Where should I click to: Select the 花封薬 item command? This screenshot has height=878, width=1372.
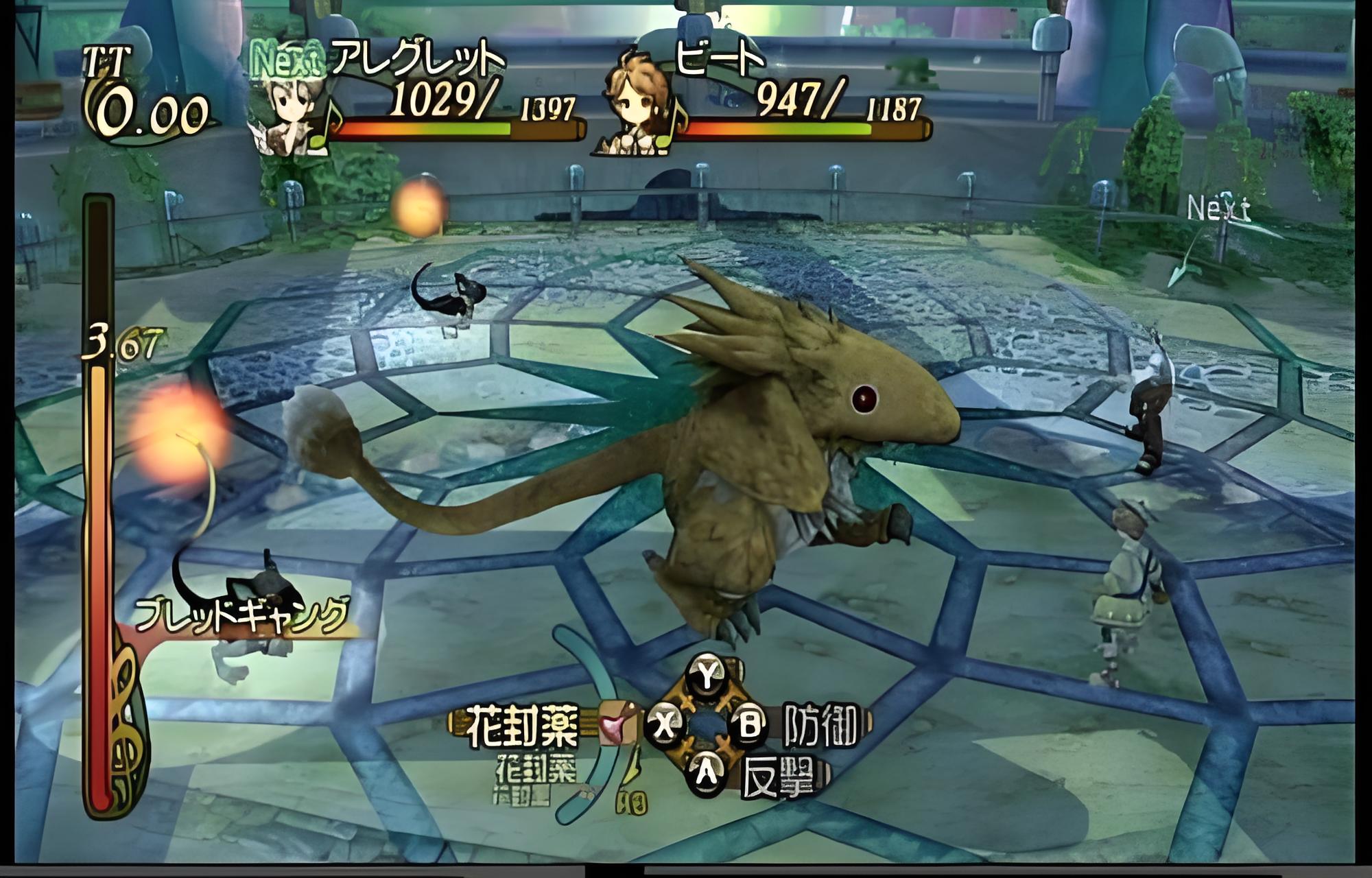coord(523,726)
